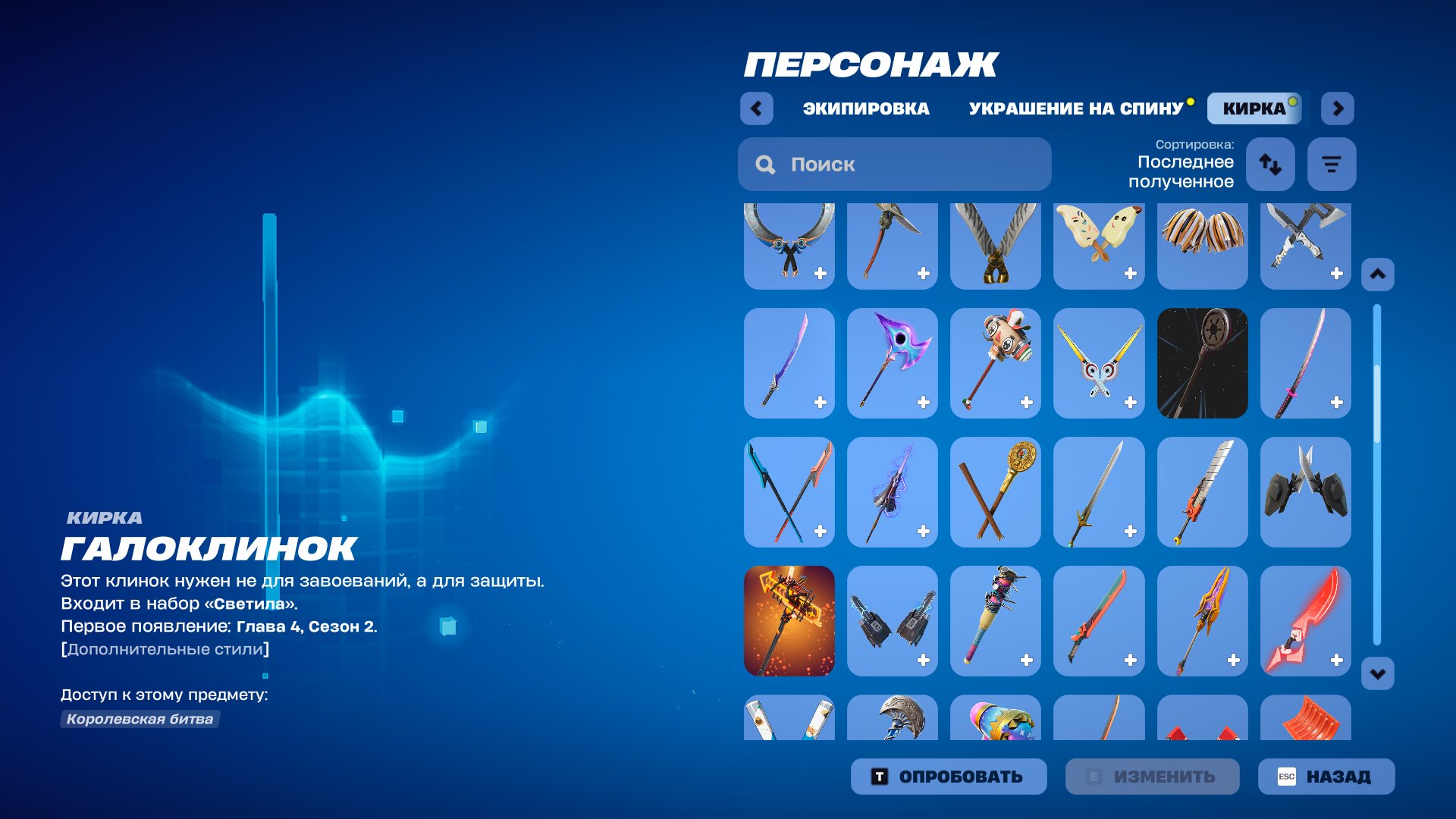
Task: Select the glowing orange pickaxe thumbnail
Action: (789, 621)
